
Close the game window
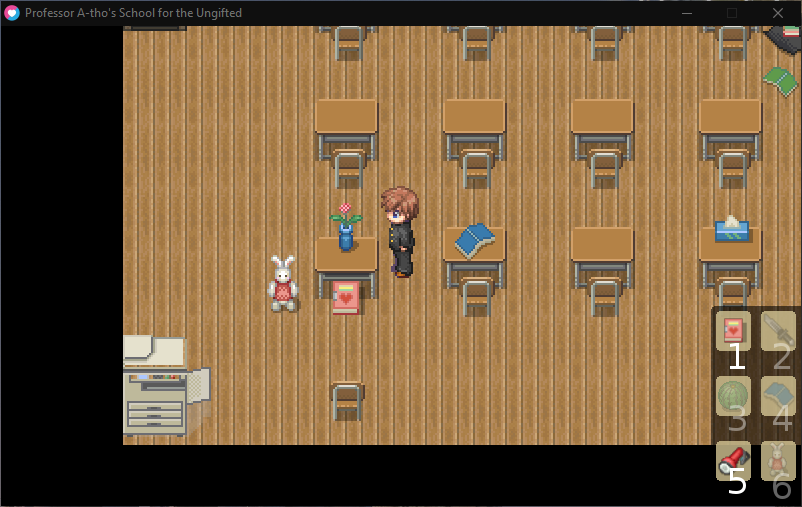tap(778, 13)
